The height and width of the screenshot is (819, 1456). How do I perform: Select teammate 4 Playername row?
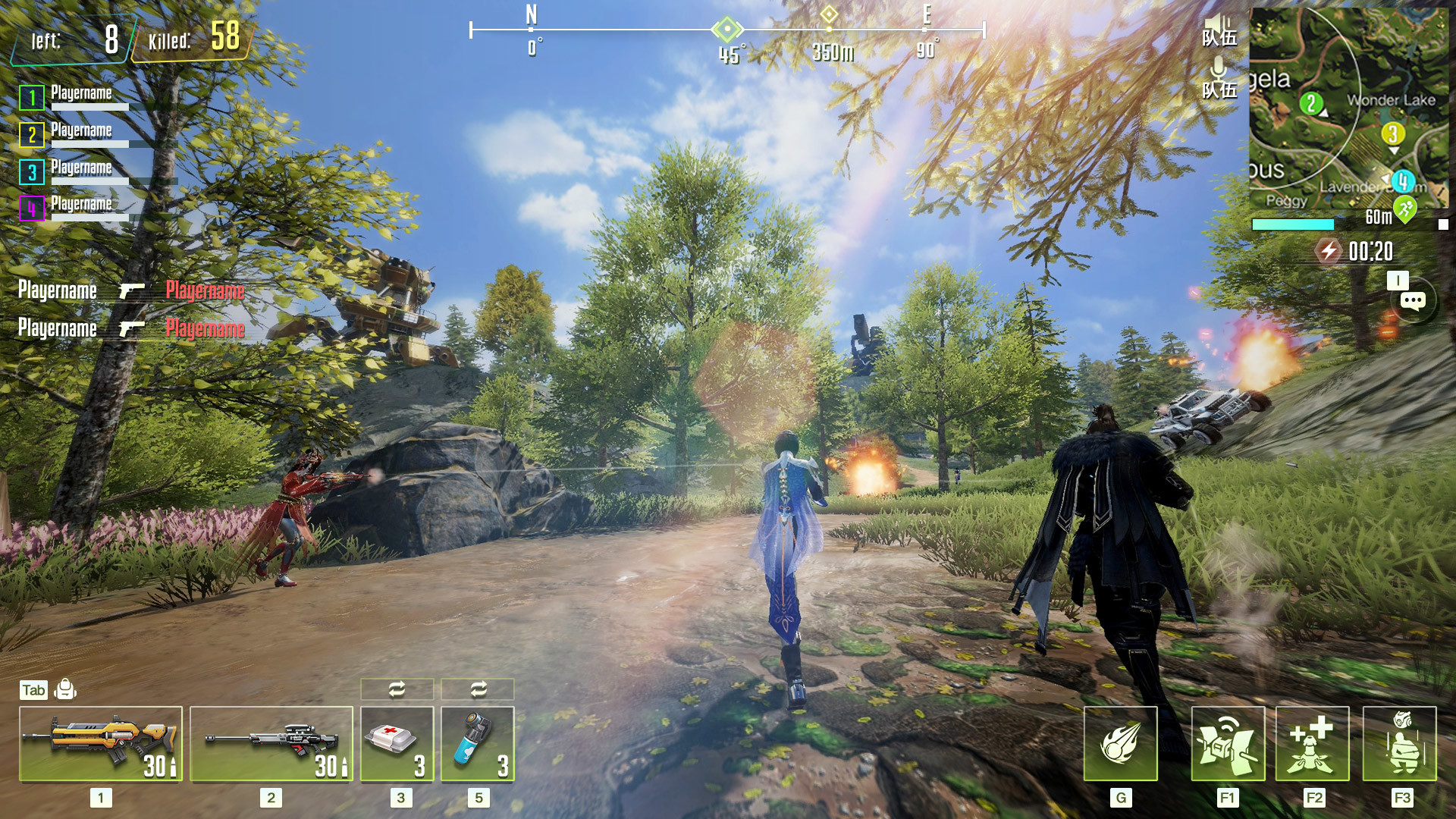[76, 208]
